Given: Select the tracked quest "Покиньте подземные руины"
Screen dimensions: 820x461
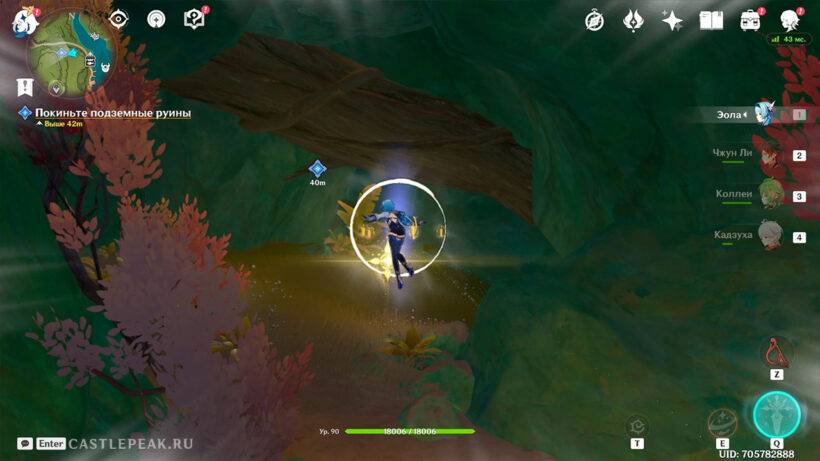Looking at the screenshot, I should (112, 113).
